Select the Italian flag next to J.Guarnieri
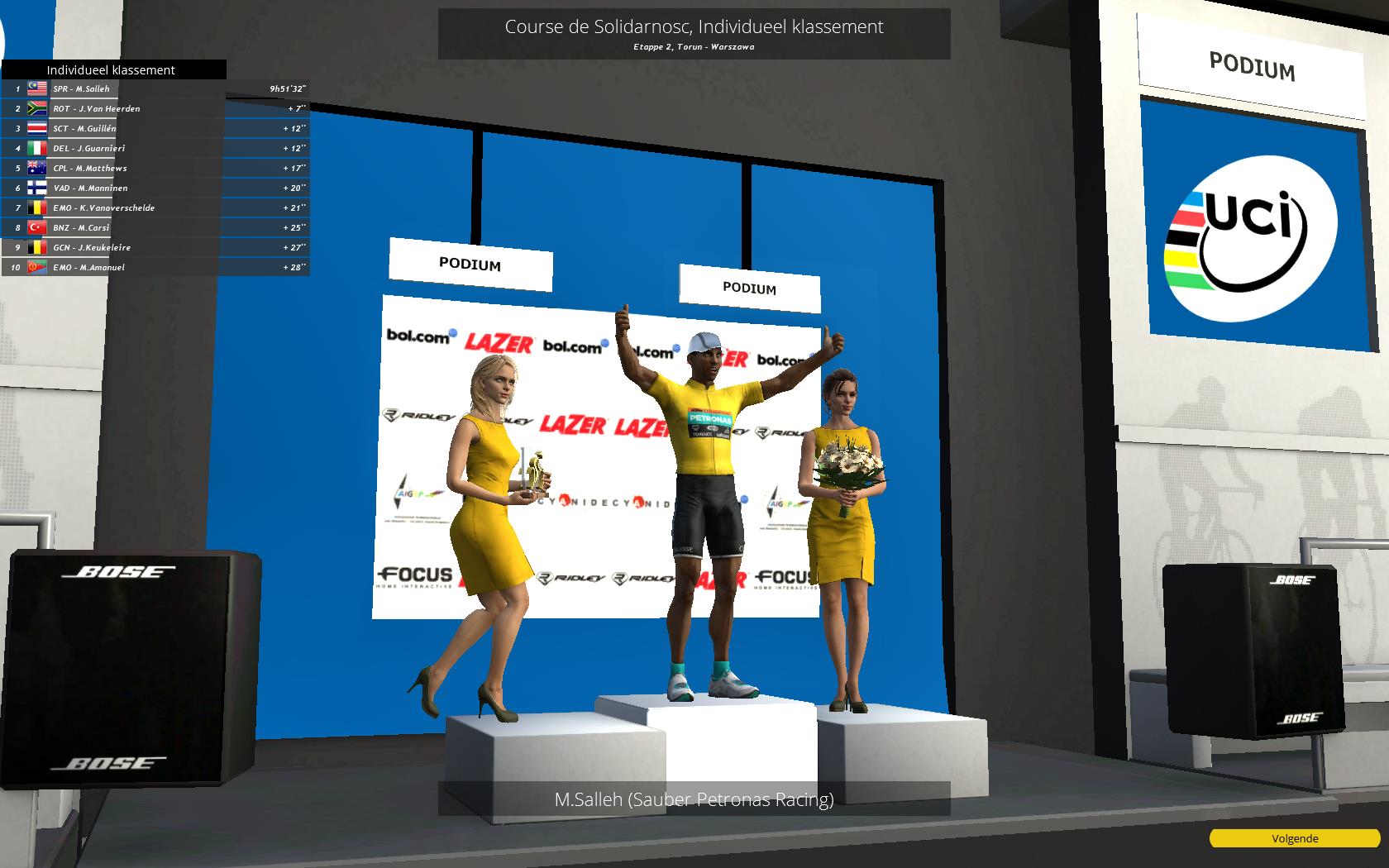The height and width of the screenshot is (868, 1389). click(x=37, y=148)
